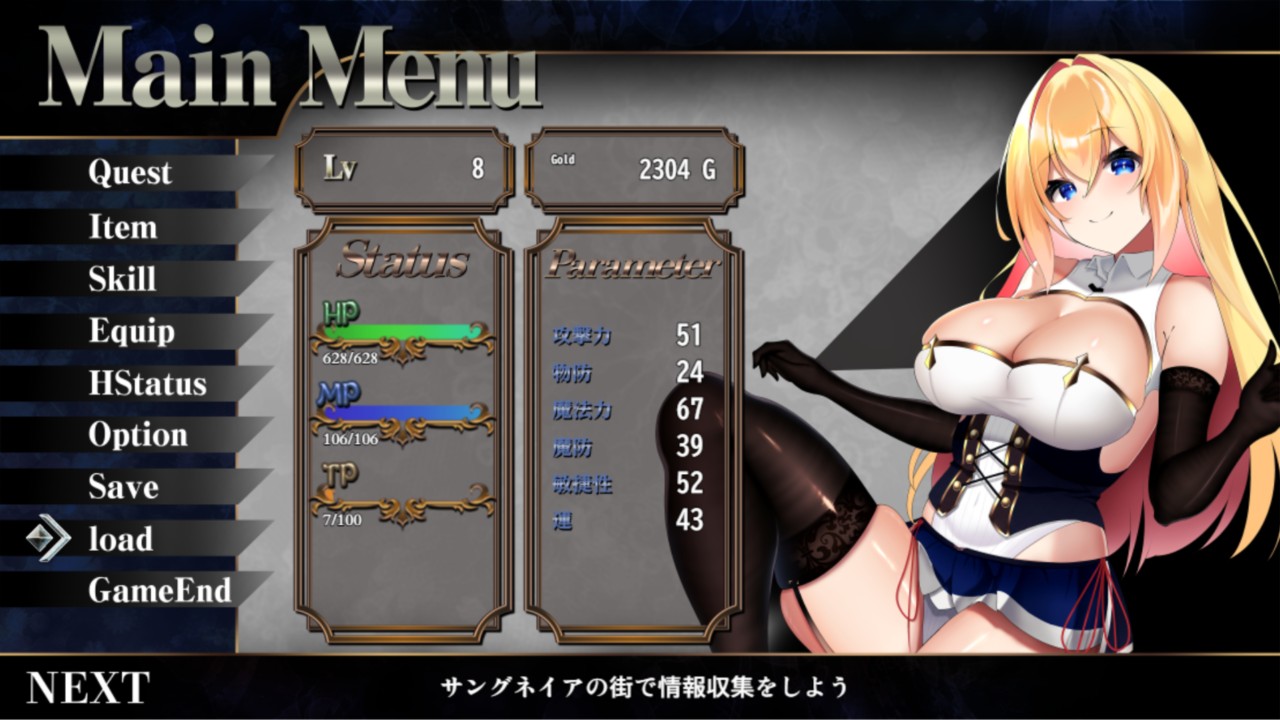Choose GameEnd to quit
The width and height of the screenshot is (1280, 720).
tap(159, 590)
